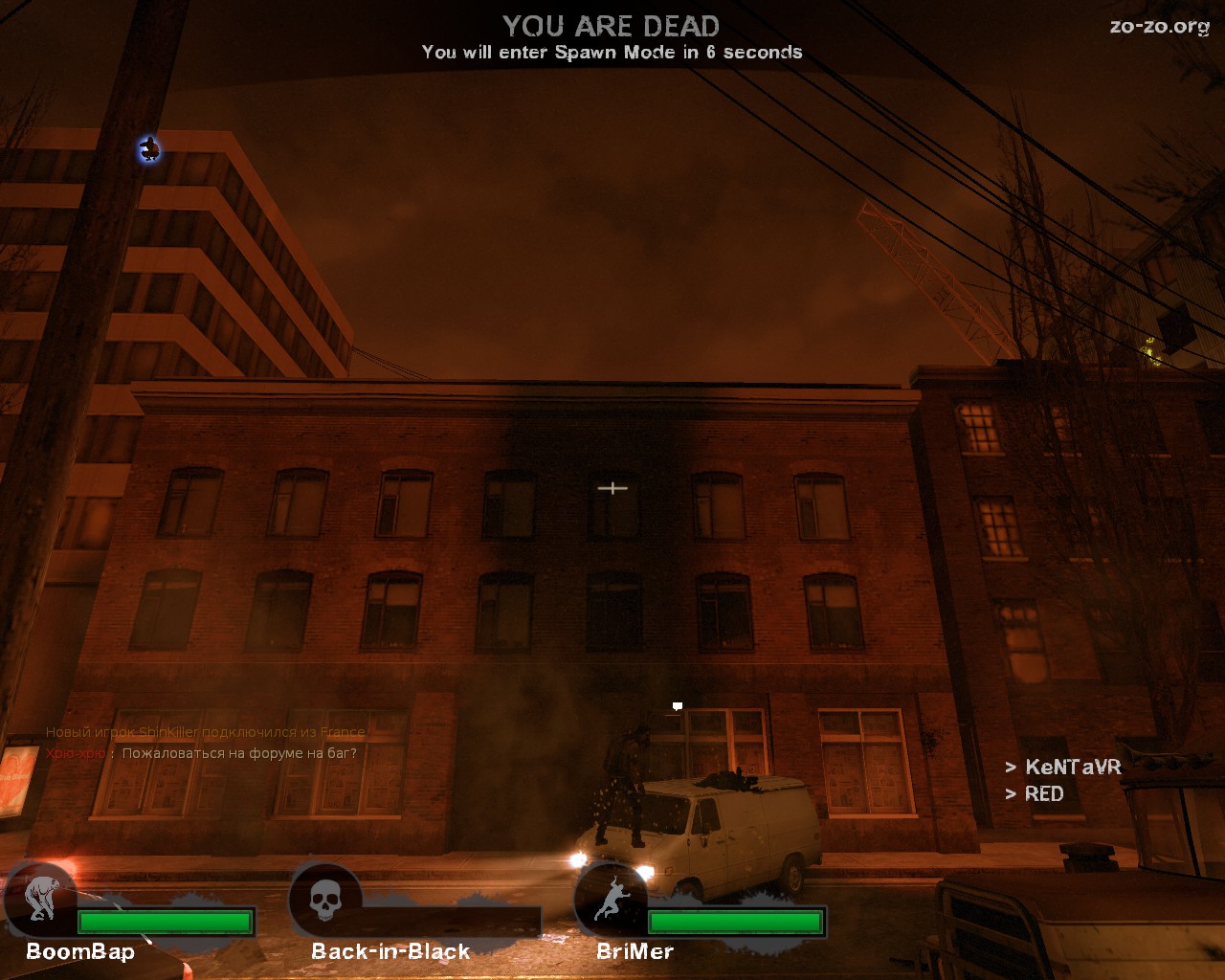This screenshot has width=1225, height=980.
Task: Choose KeNTaVR in the player list
Action: pos(1072,767)
